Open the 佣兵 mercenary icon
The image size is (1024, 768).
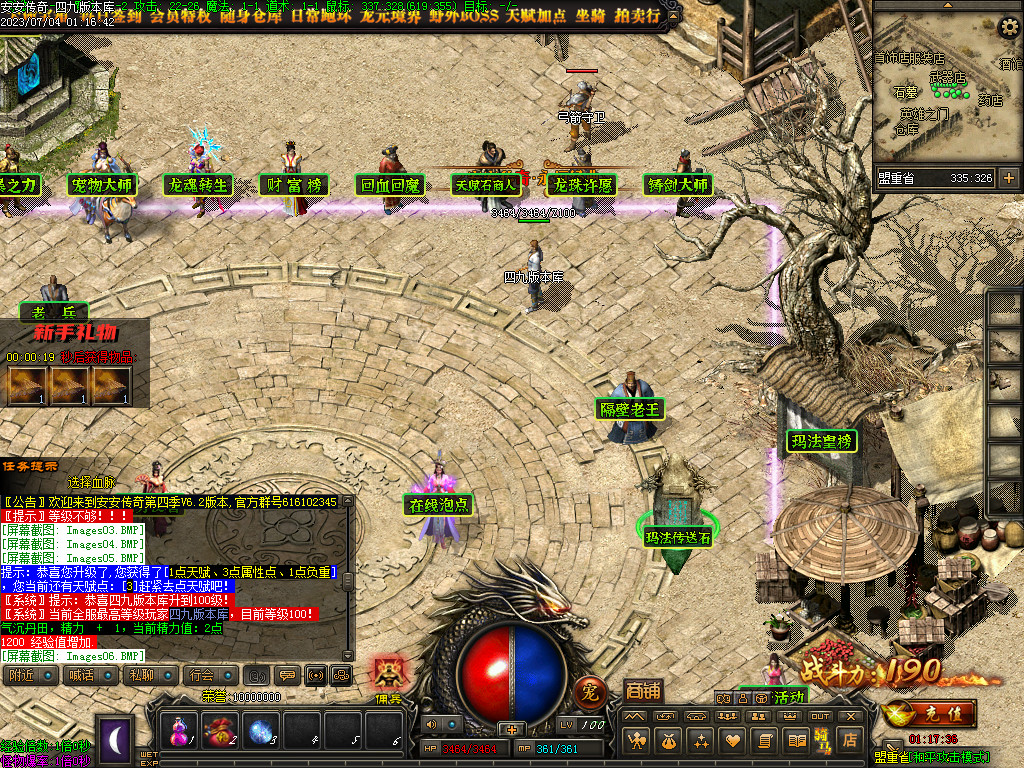click(x=388, y=676)
